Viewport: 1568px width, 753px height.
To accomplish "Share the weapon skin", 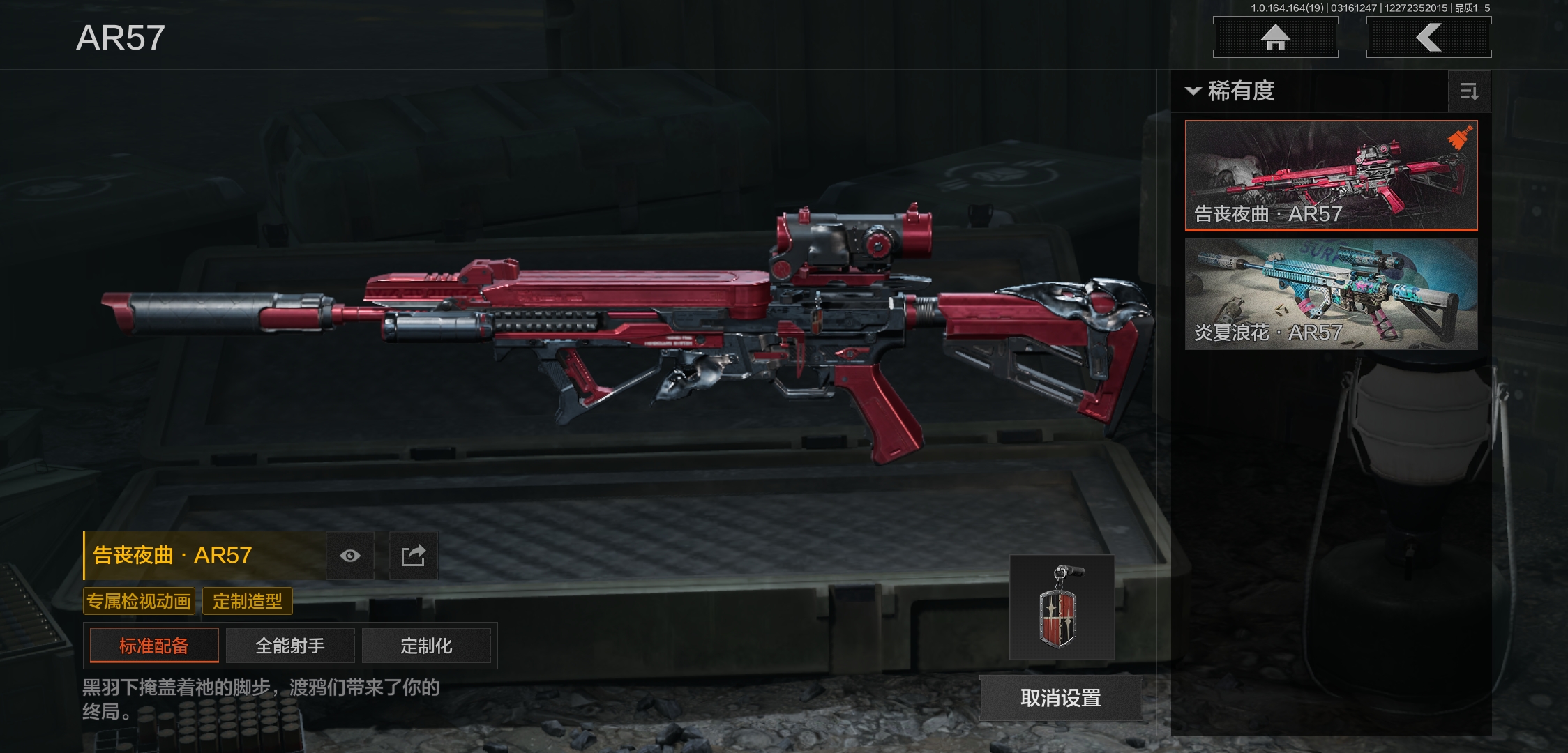I will [413, 556].
